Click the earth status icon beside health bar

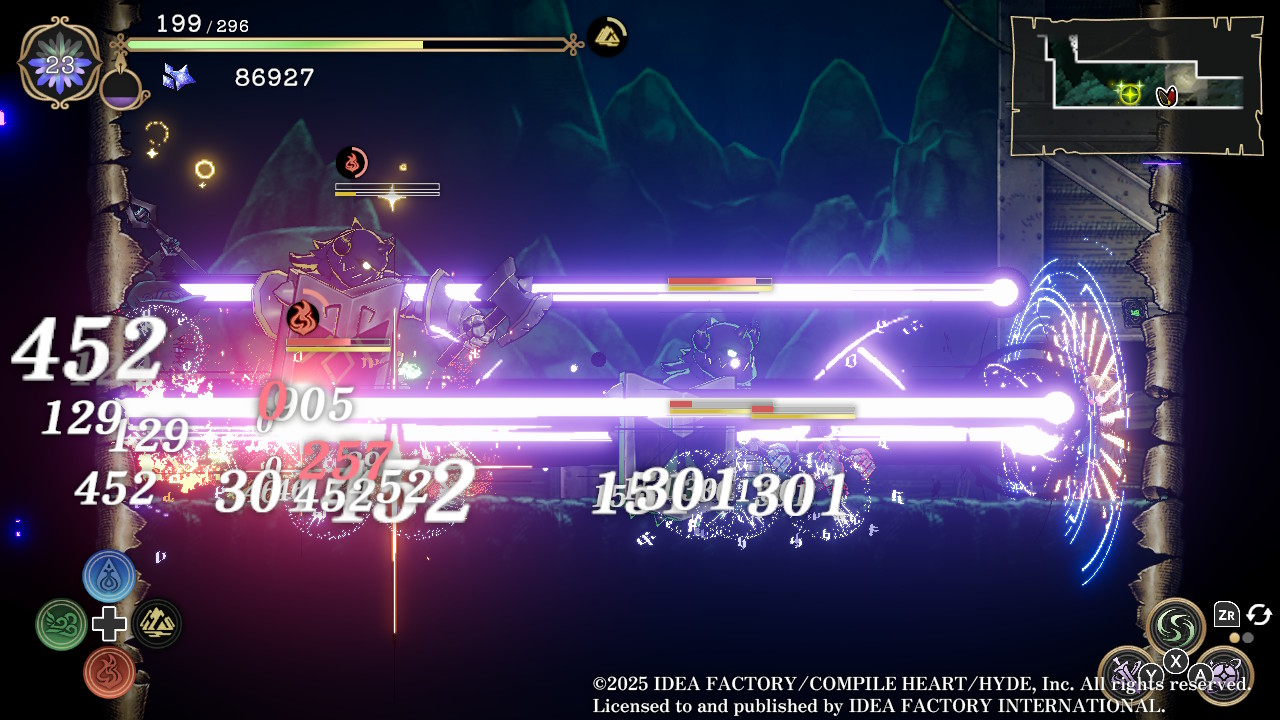(606, 37)
